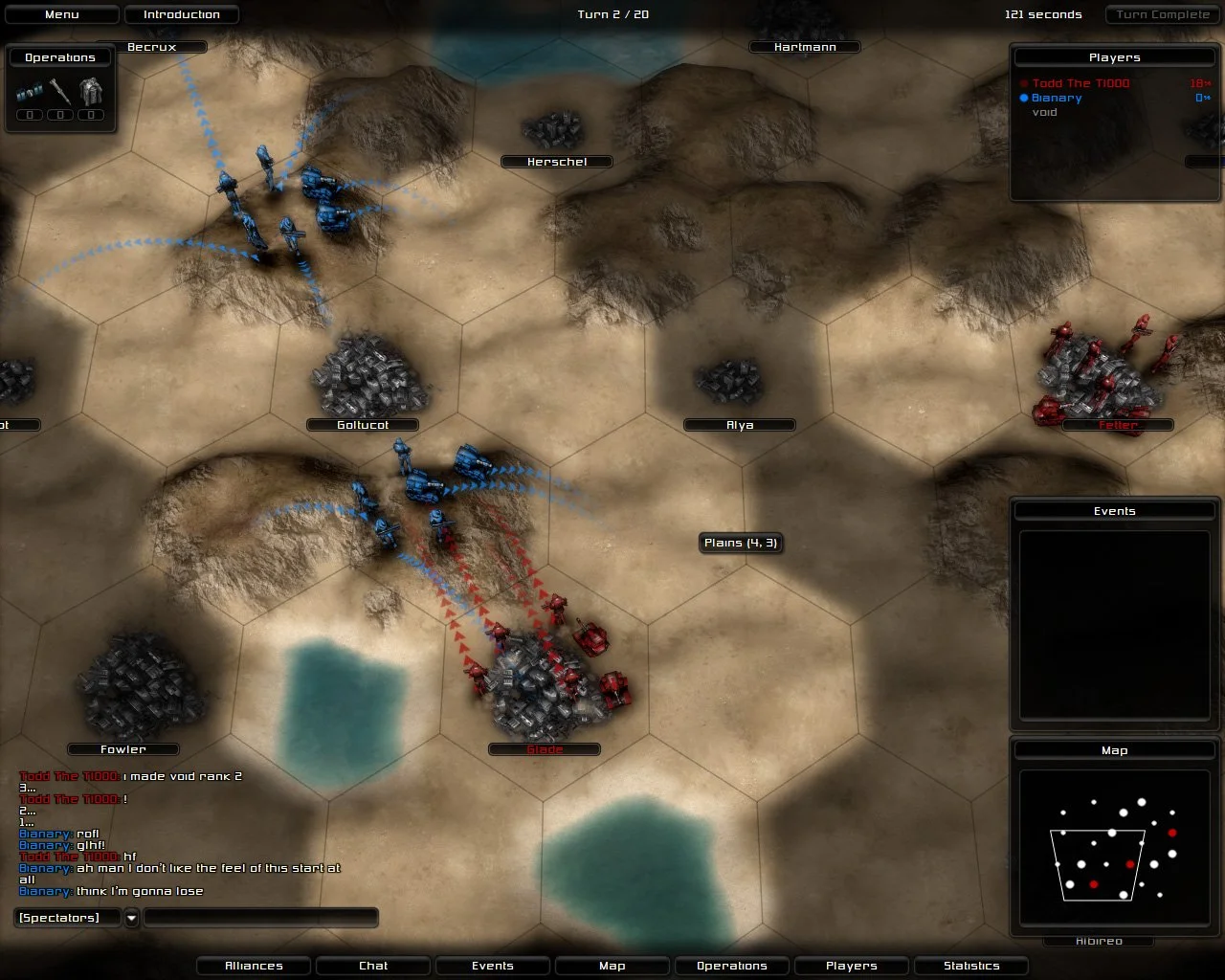
Task: Open the Operations dropdown on the bottom bar
Action: click(731, 966)
